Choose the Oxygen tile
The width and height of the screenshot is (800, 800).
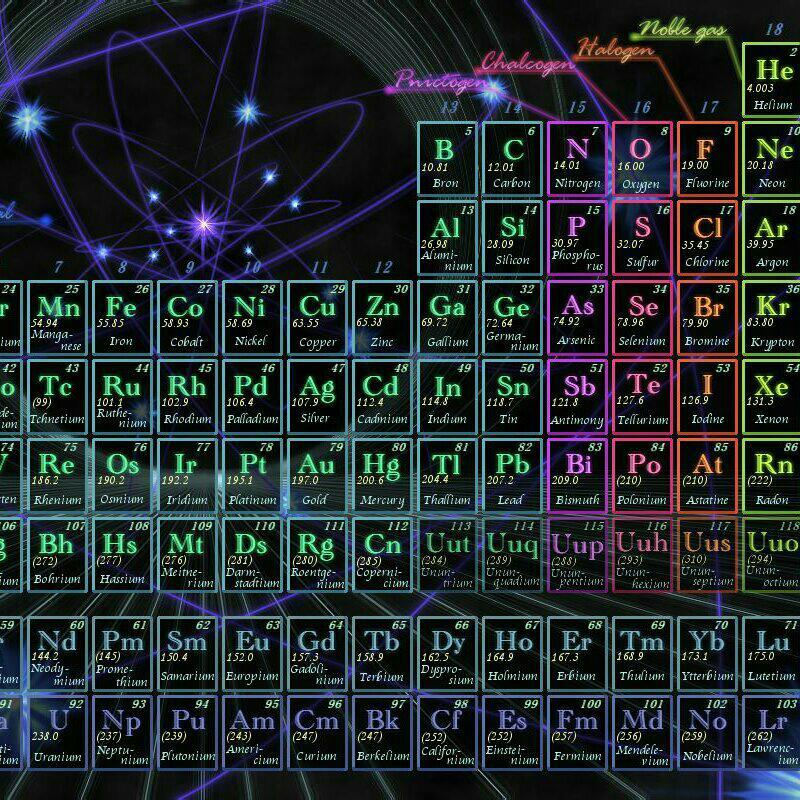(641, 158)
